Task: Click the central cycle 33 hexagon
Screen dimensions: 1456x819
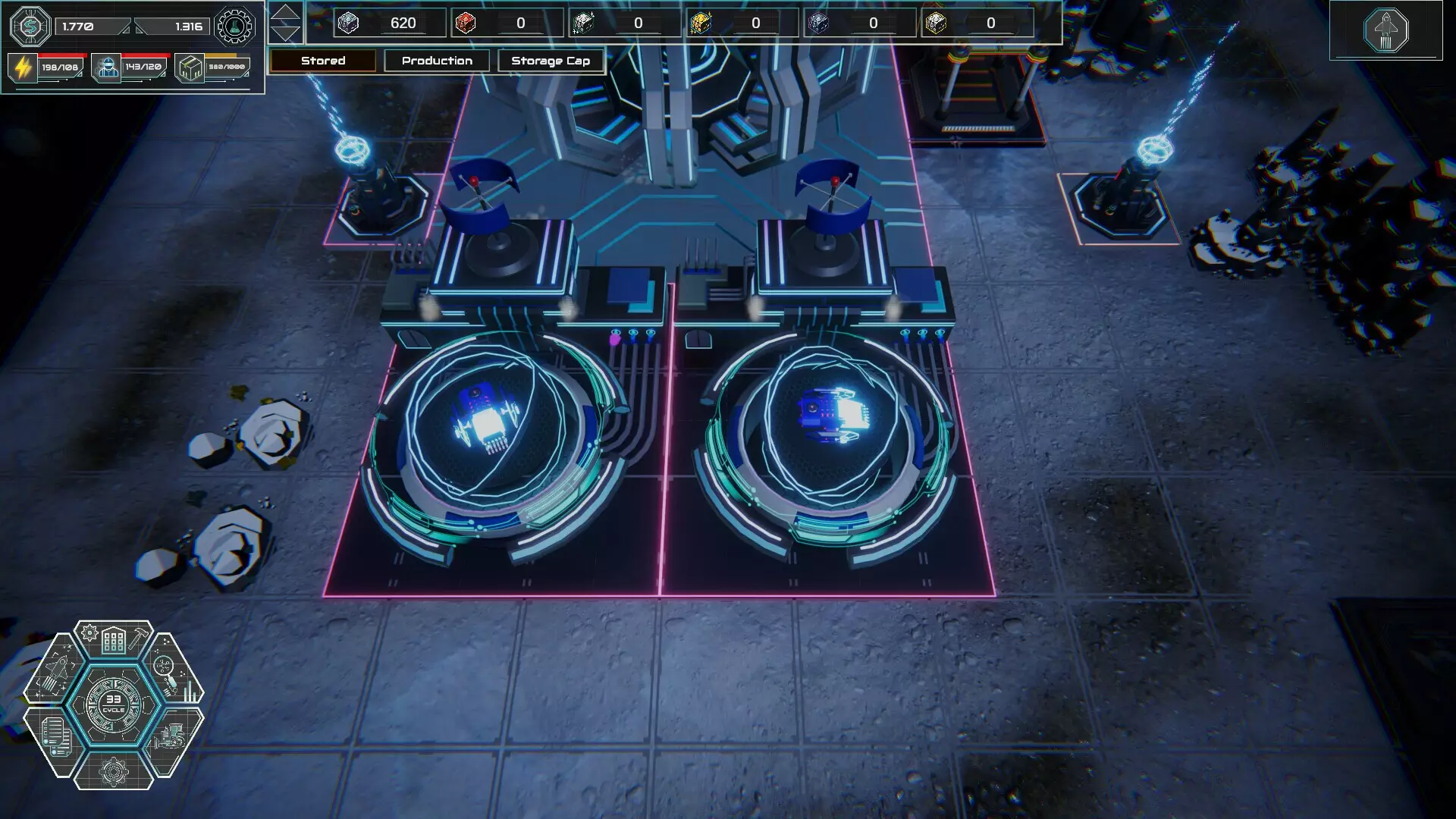Action: coord(114,704)
